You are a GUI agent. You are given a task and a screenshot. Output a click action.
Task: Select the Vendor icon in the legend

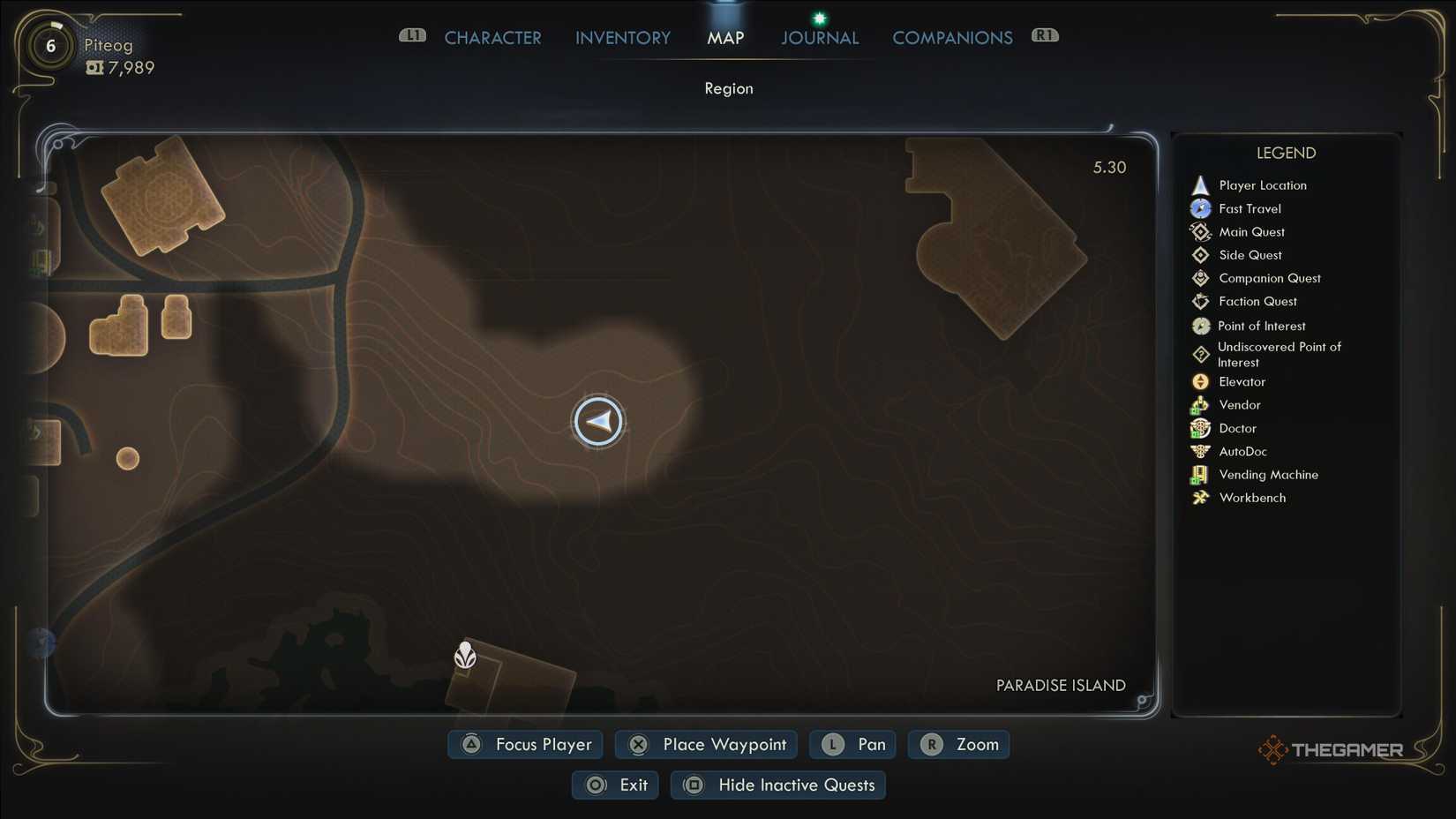tap(1201, 404)
